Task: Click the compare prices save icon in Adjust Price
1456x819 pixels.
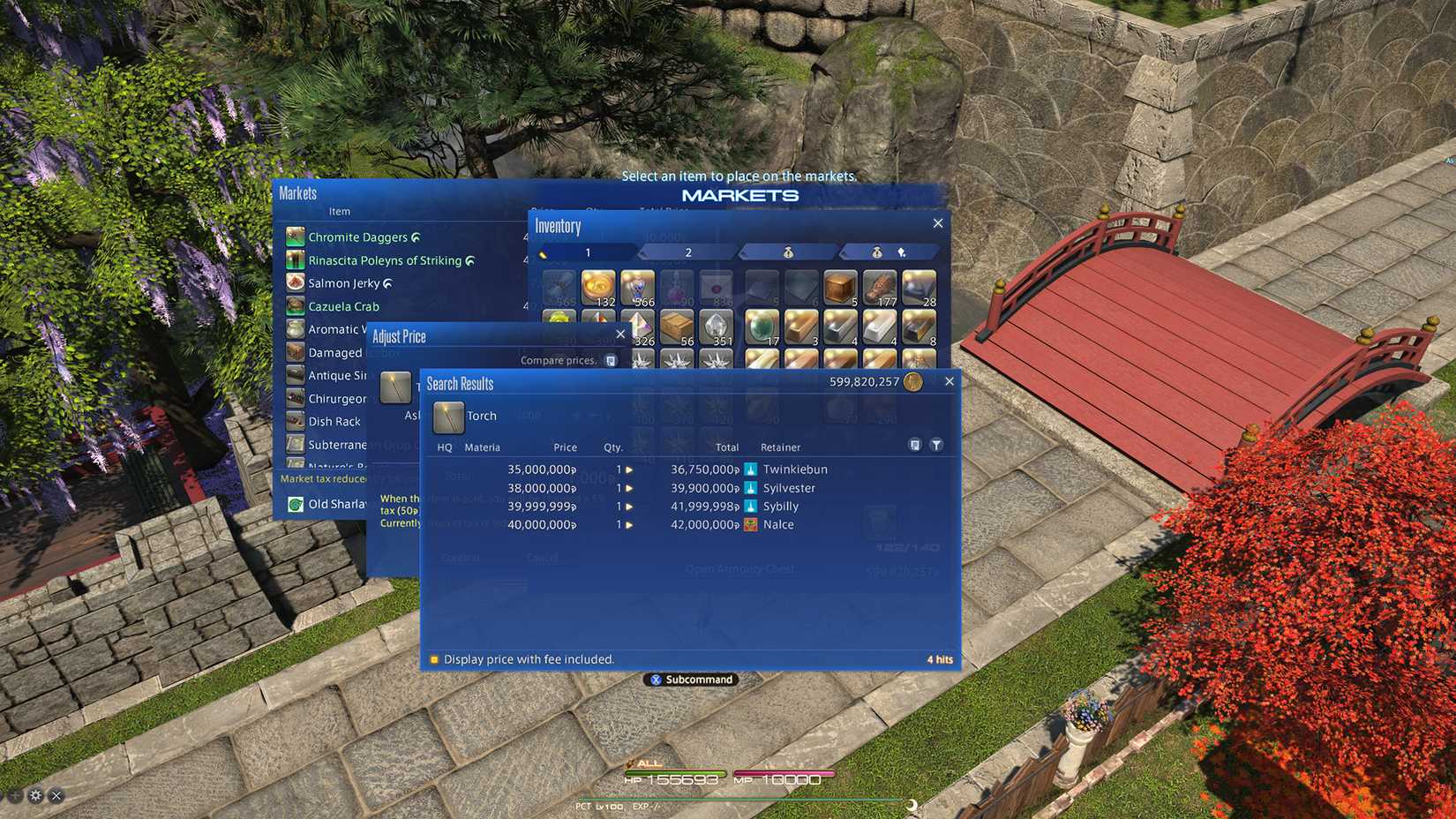Action: click(x=609, y=360)
